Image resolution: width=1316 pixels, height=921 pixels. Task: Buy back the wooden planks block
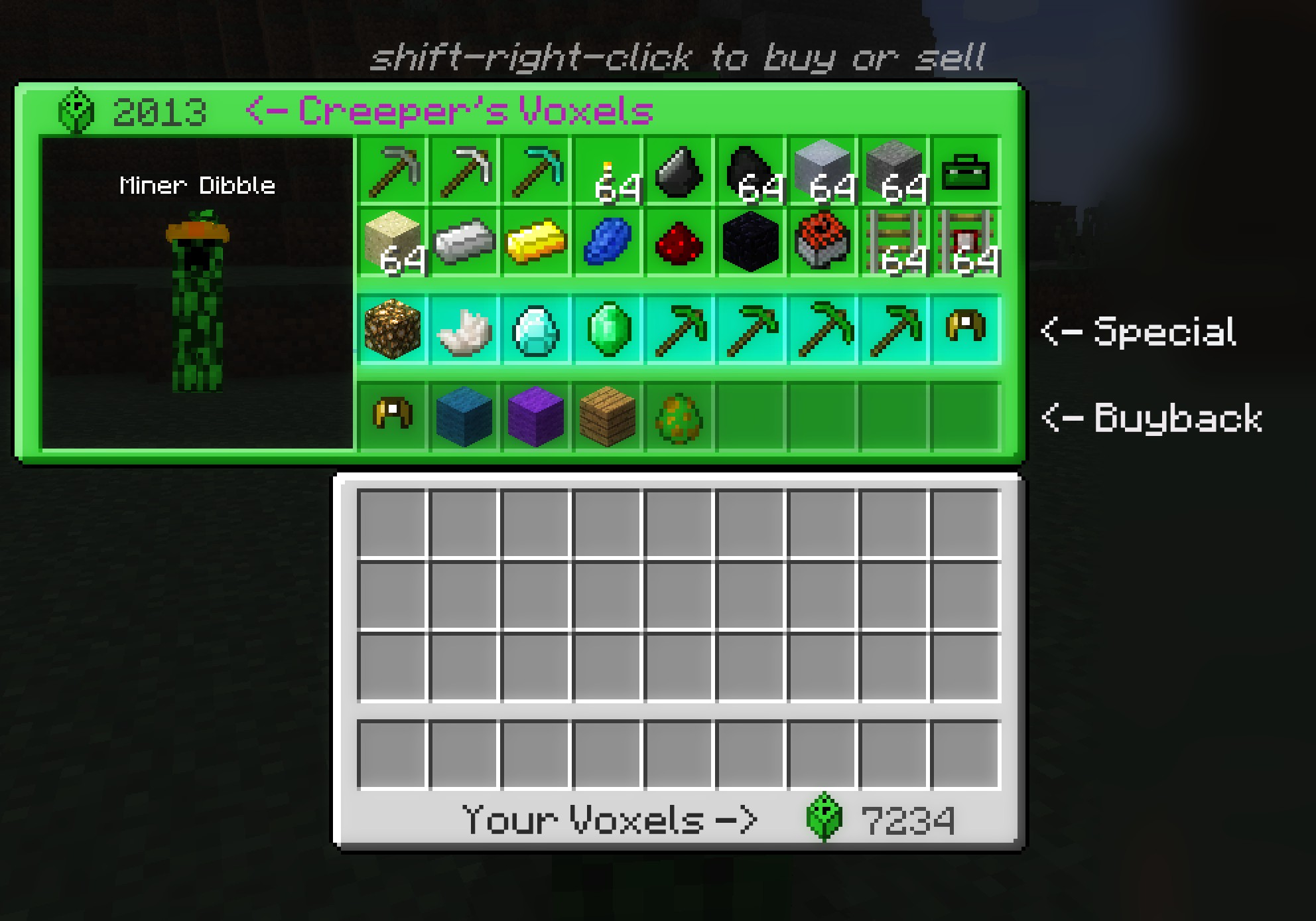pos(608,416)
